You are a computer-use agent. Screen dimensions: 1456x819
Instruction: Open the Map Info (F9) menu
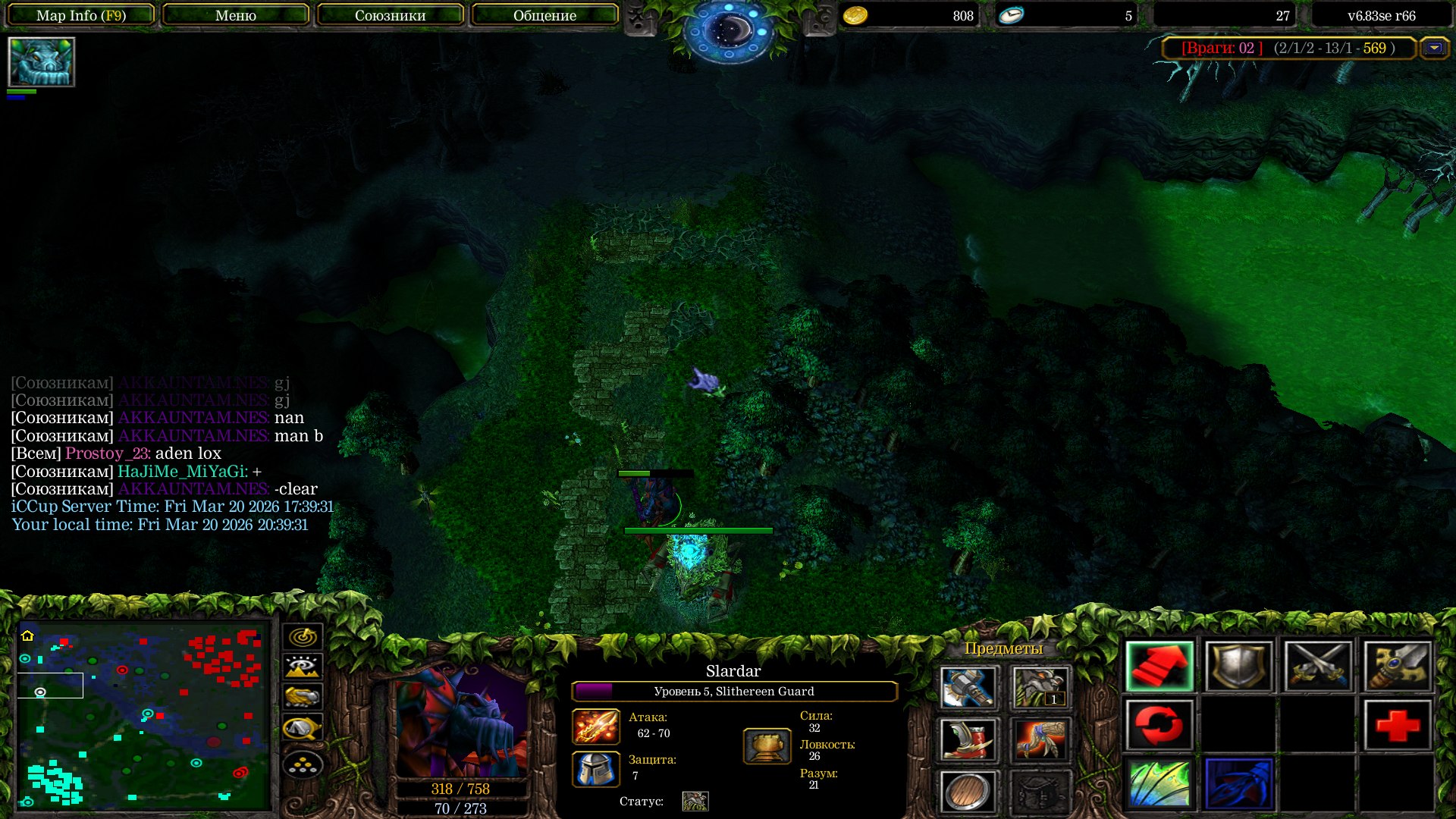pyautogui.click(x=81, y=15)
